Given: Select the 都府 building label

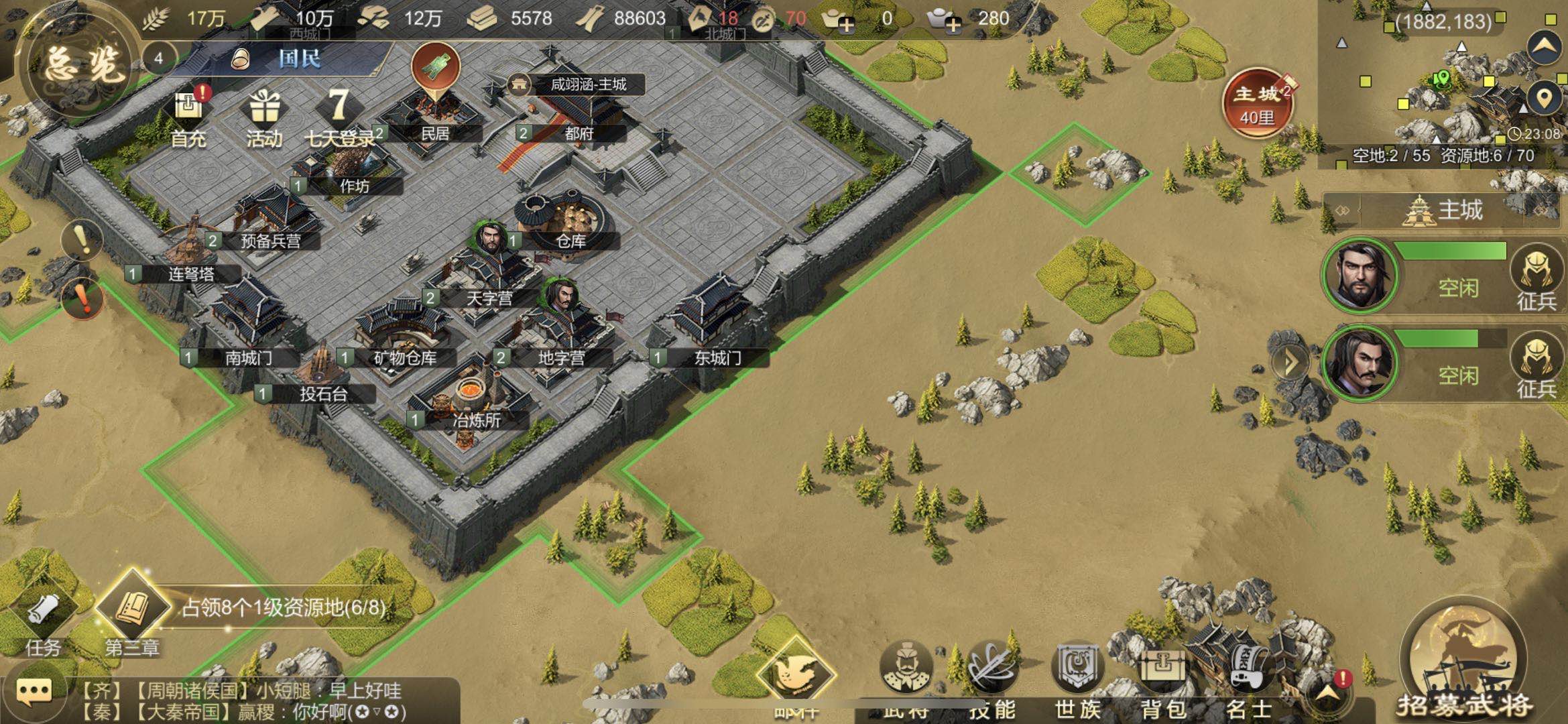Looking at the screenshot, I should pos(579,133).
